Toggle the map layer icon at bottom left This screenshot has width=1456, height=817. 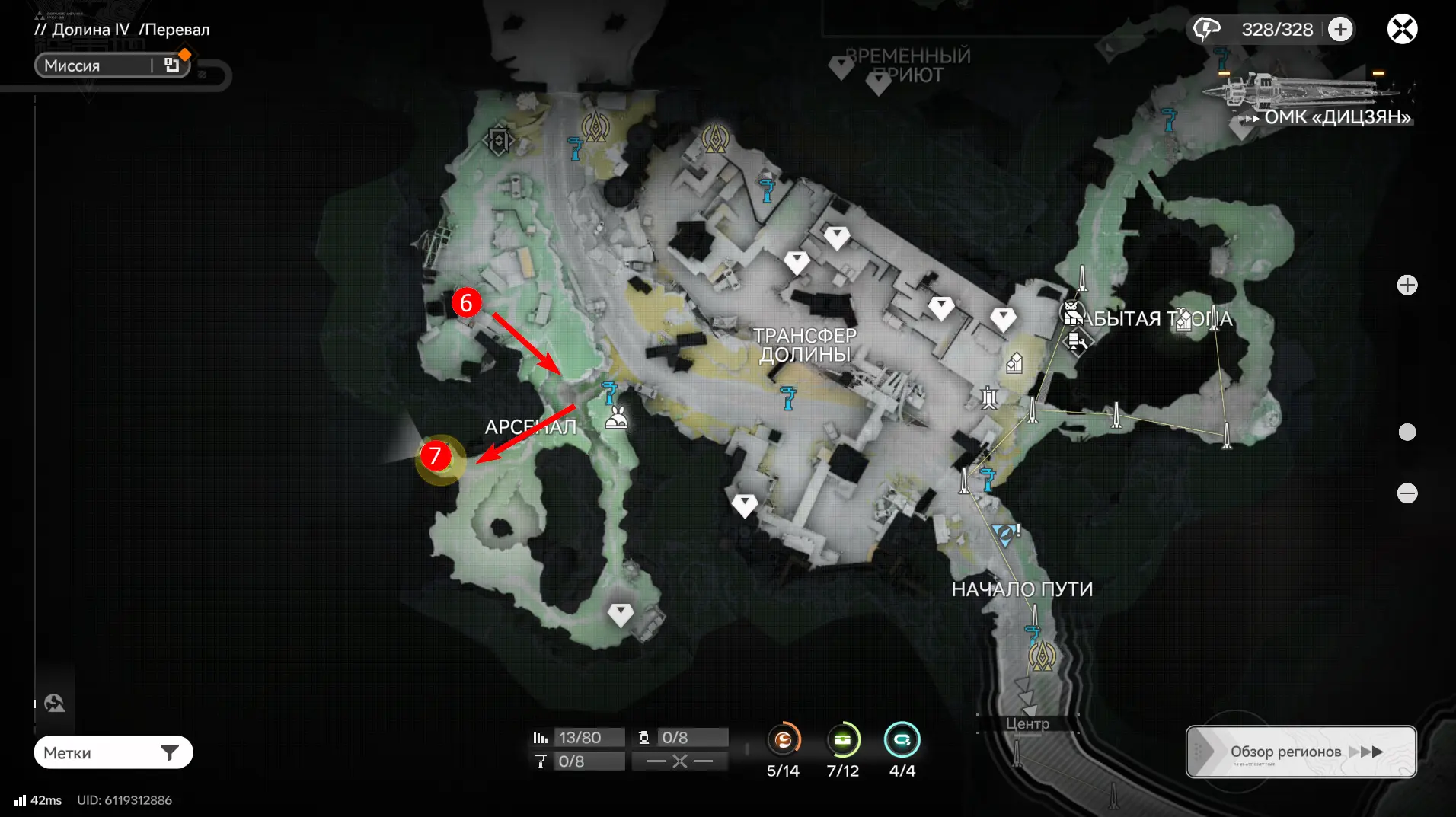pos(54,703)
